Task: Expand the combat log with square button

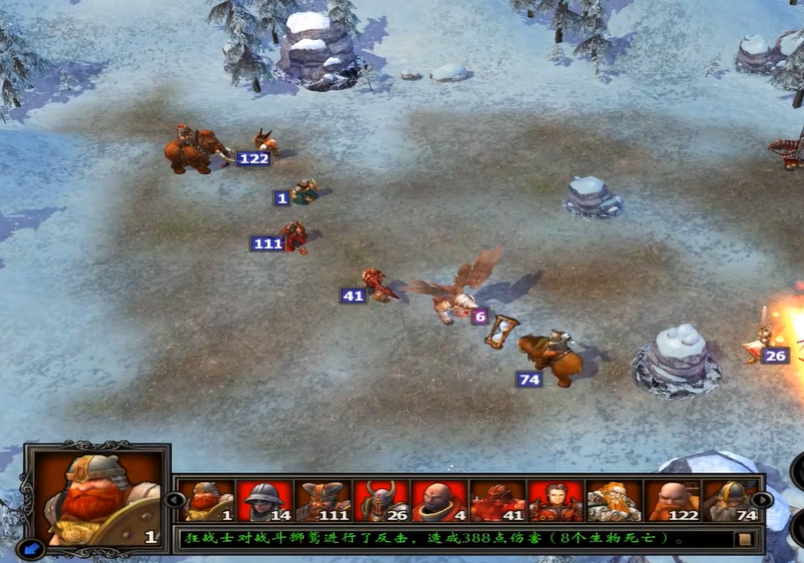Action: click(744, 539)
